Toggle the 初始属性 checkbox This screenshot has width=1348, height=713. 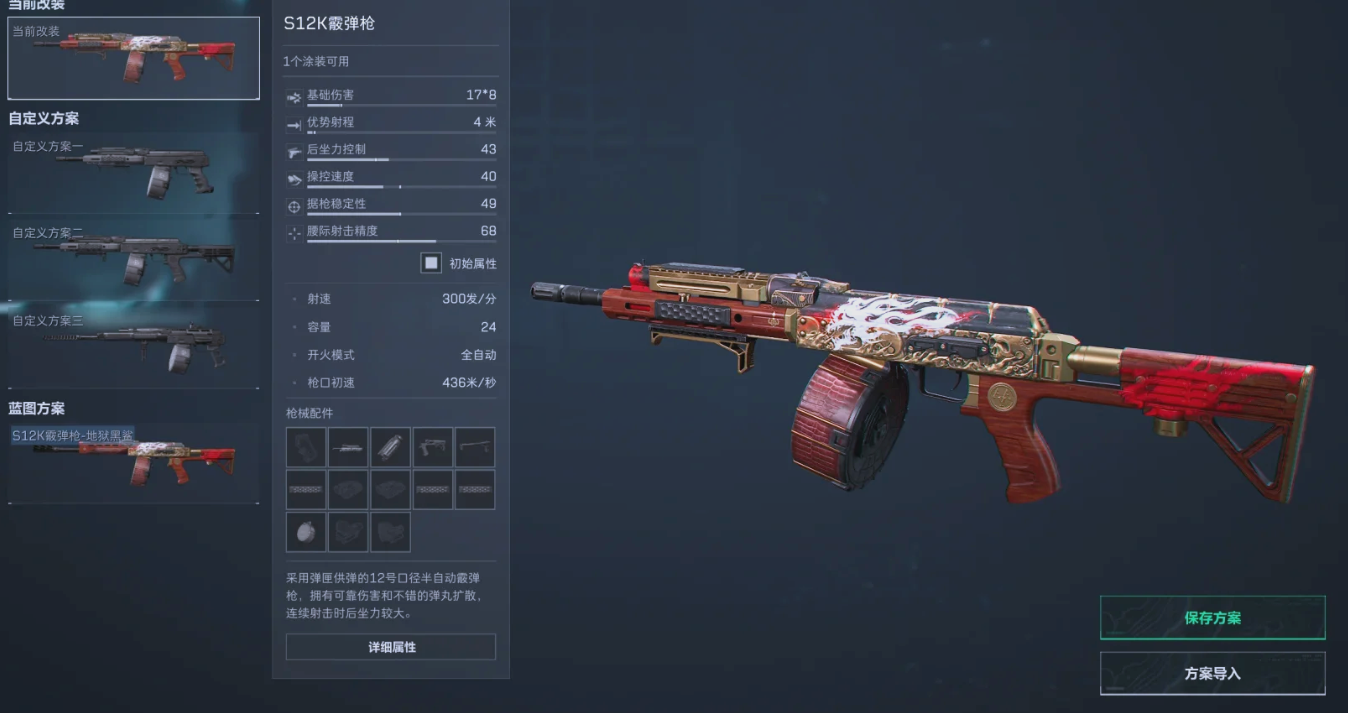pyautogui.click(x=431, y=263)
